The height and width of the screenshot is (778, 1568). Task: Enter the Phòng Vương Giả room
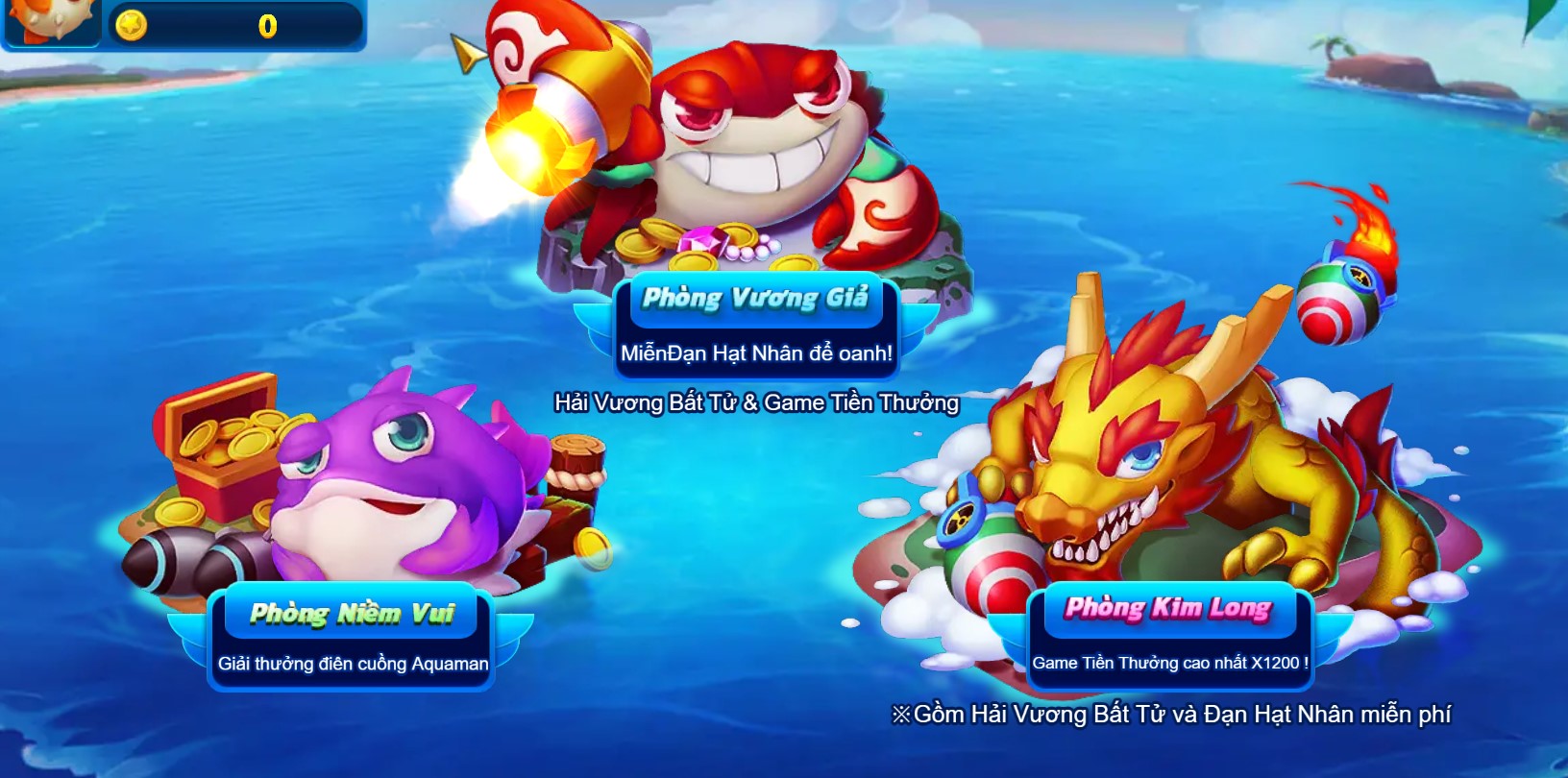pyautogui.click(x=755, y=298)
